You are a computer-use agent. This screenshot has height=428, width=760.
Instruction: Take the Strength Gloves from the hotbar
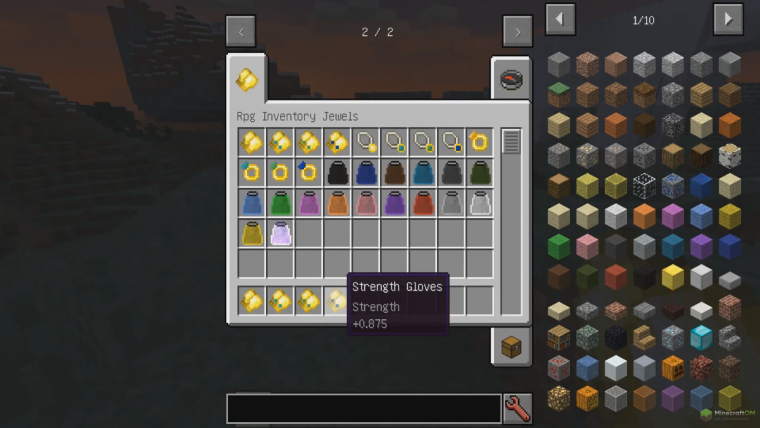pyautogui.click(x=337, y=300)
